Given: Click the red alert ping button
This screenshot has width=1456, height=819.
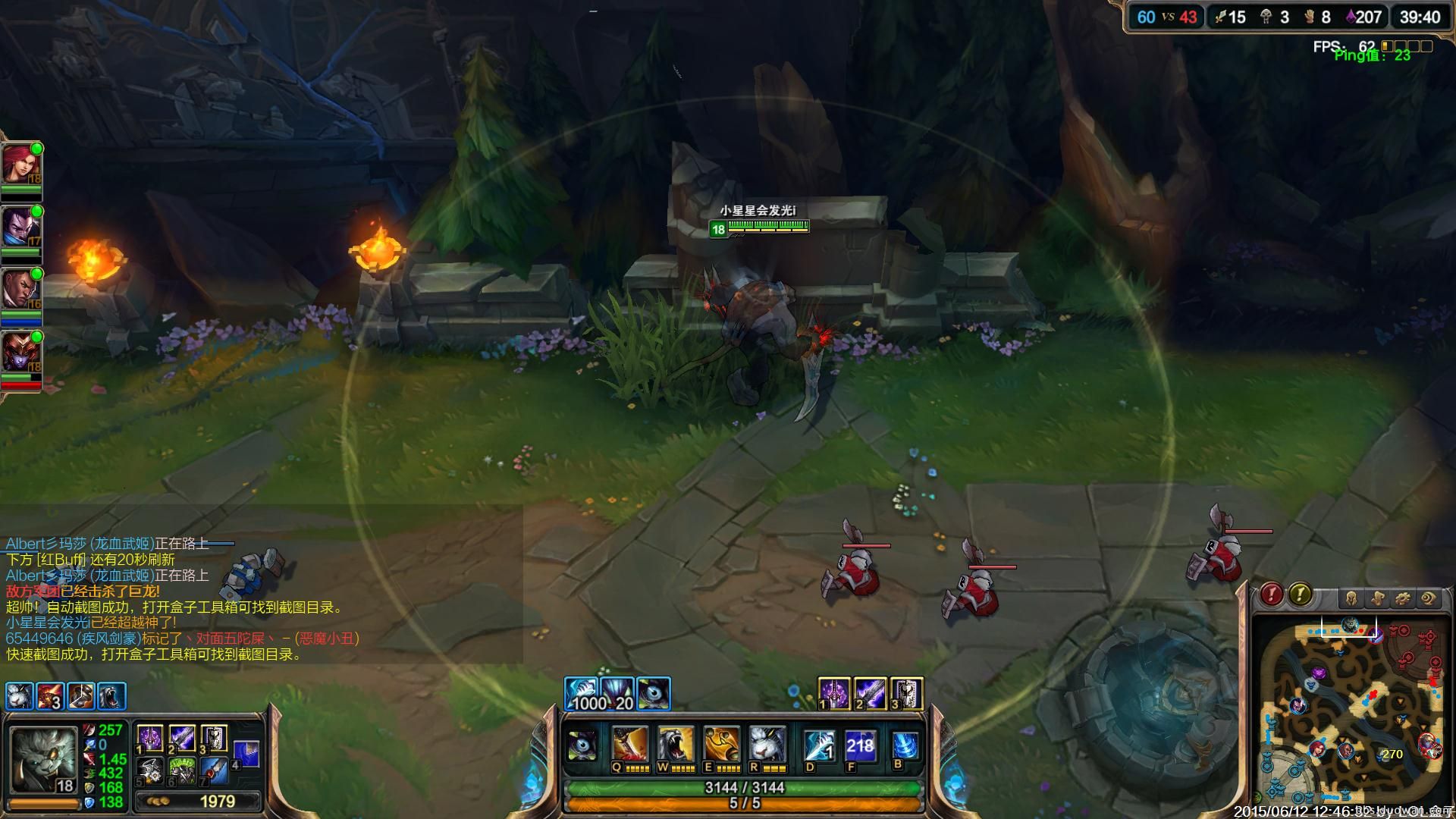Looking at the screenshot, I should click(x=1272, y=595).
